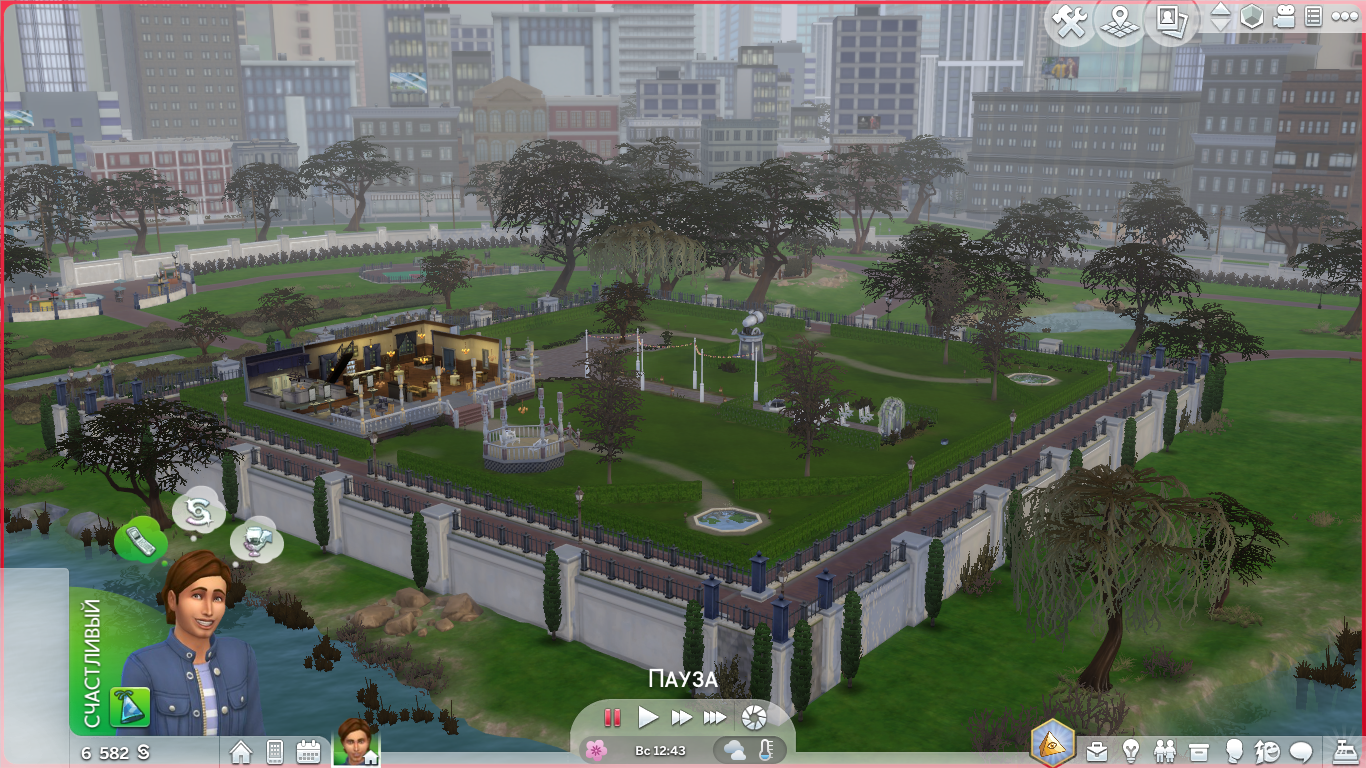
Task: Open the game options list icon
Action: (x=1314, y=17)
